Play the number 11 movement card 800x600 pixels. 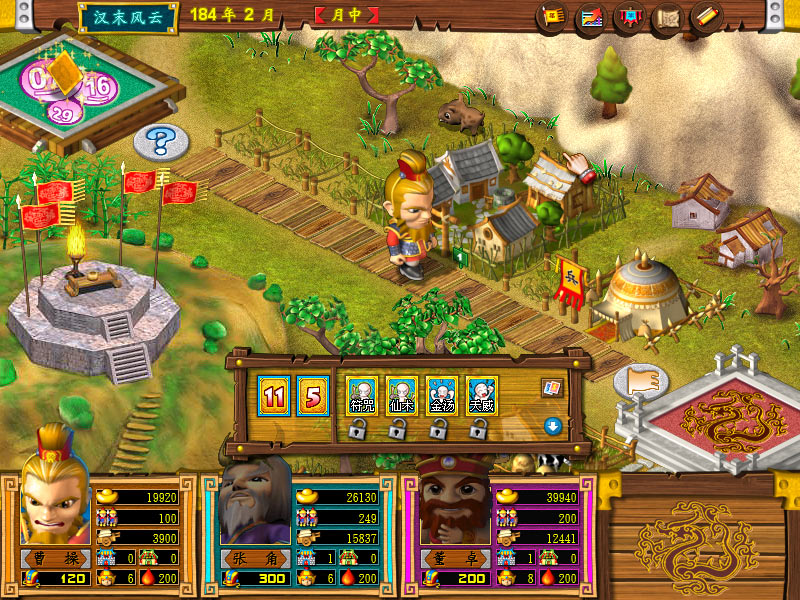(272, 394)
